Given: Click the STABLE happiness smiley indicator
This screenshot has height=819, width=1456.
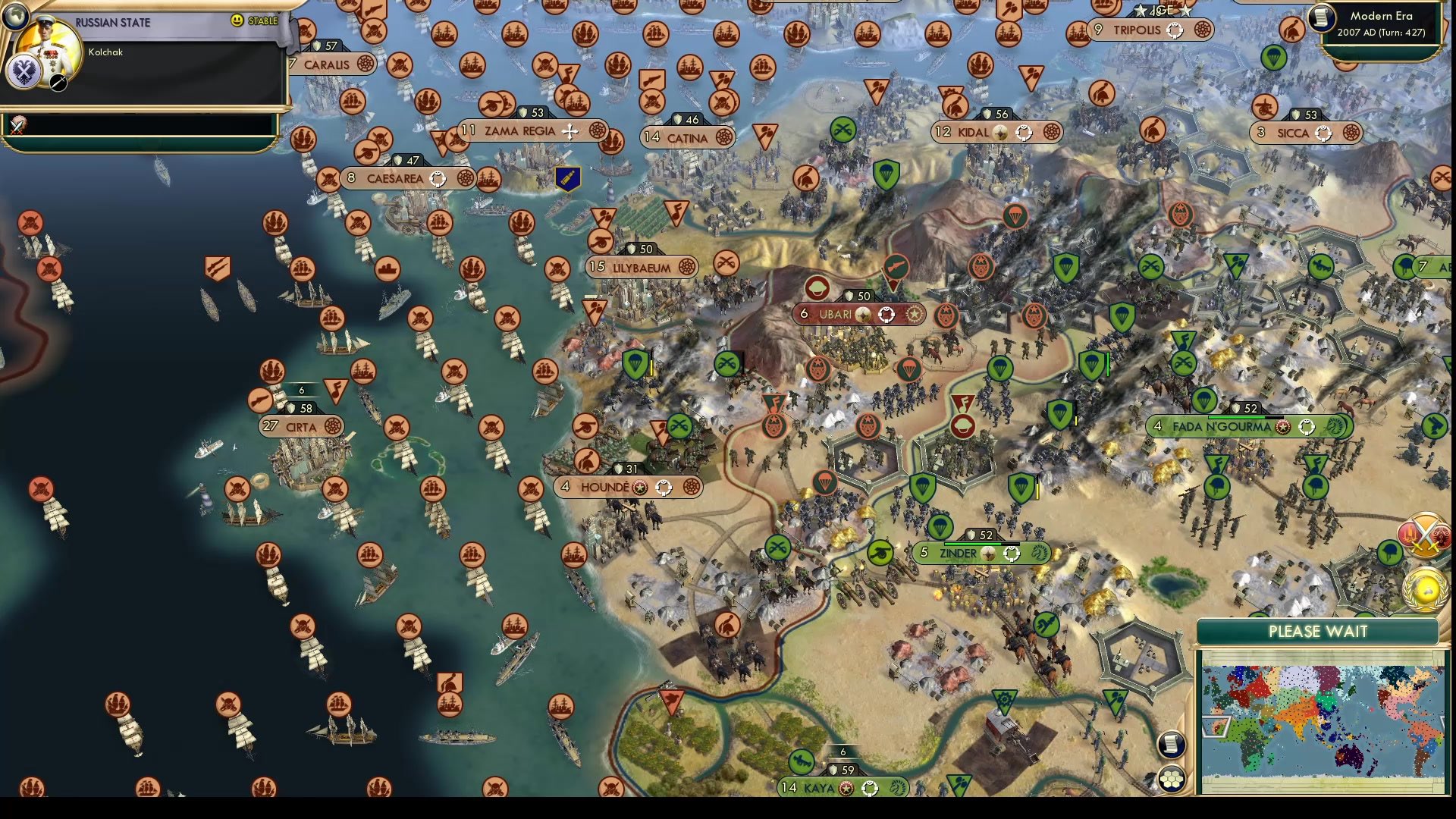Looking at the screenshot, I should tap(238, 21).
